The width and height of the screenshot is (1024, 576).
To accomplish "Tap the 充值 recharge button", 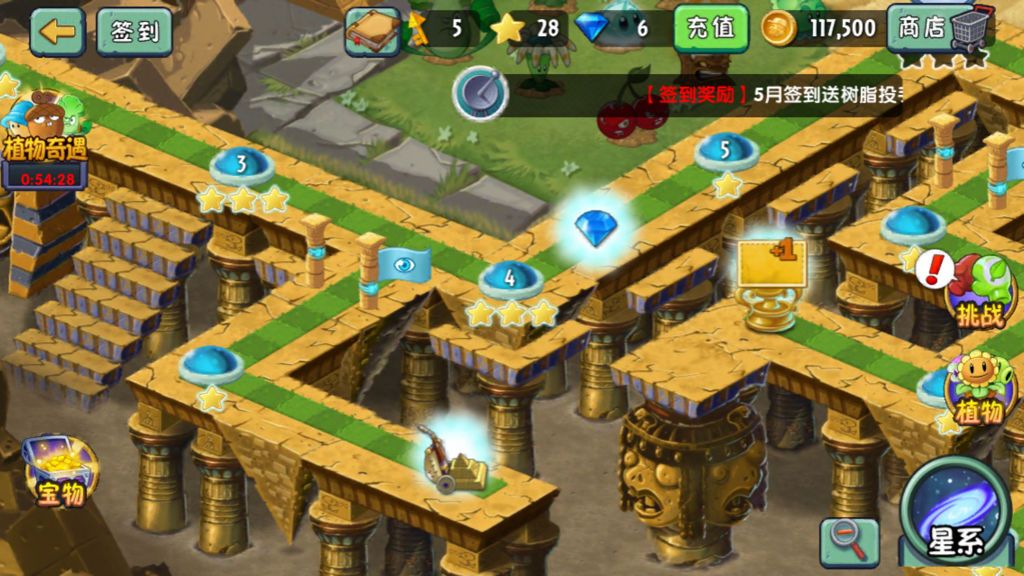I will [711, 28].
